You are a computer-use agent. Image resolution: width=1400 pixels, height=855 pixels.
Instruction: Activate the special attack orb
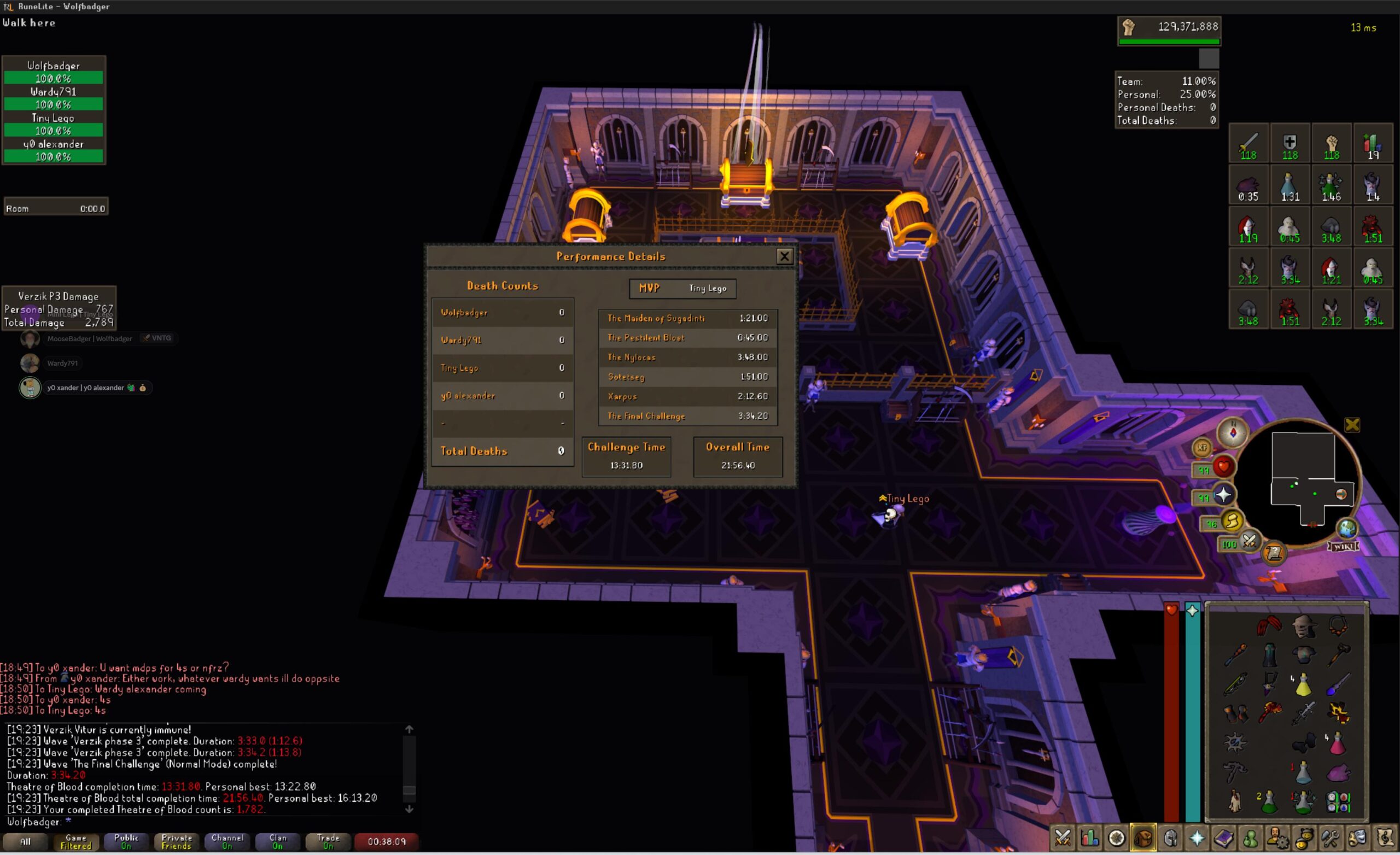point(1249,541)
